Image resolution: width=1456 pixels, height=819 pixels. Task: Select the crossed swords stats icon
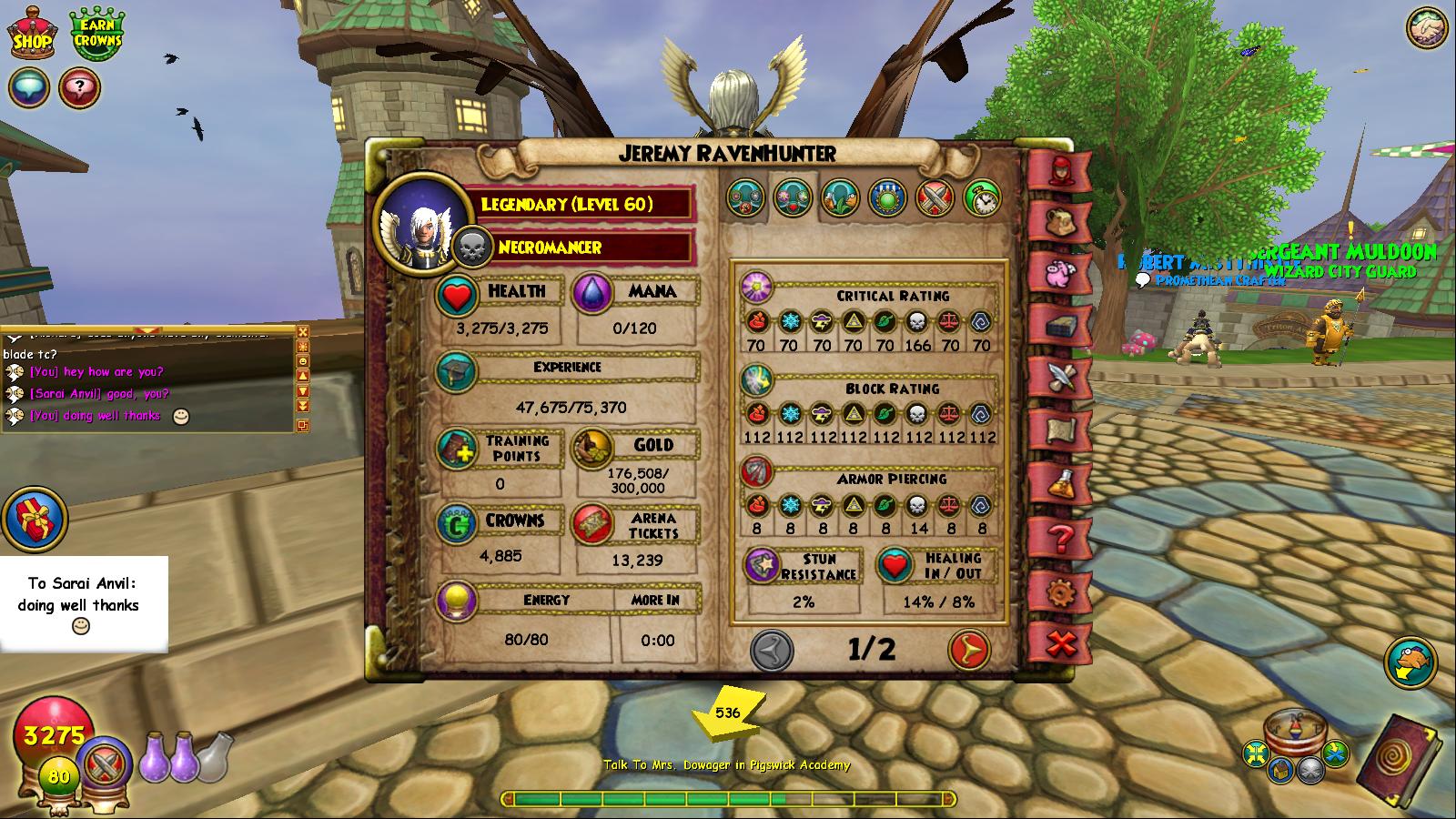click(x=934, y=197)
